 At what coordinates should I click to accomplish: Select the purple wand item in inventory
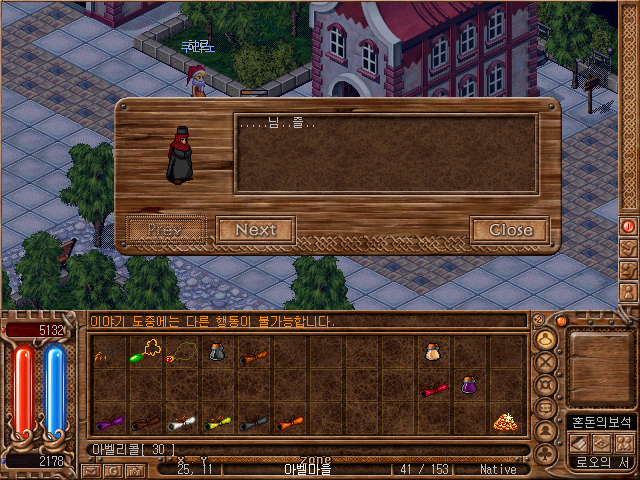click(109, 422)
